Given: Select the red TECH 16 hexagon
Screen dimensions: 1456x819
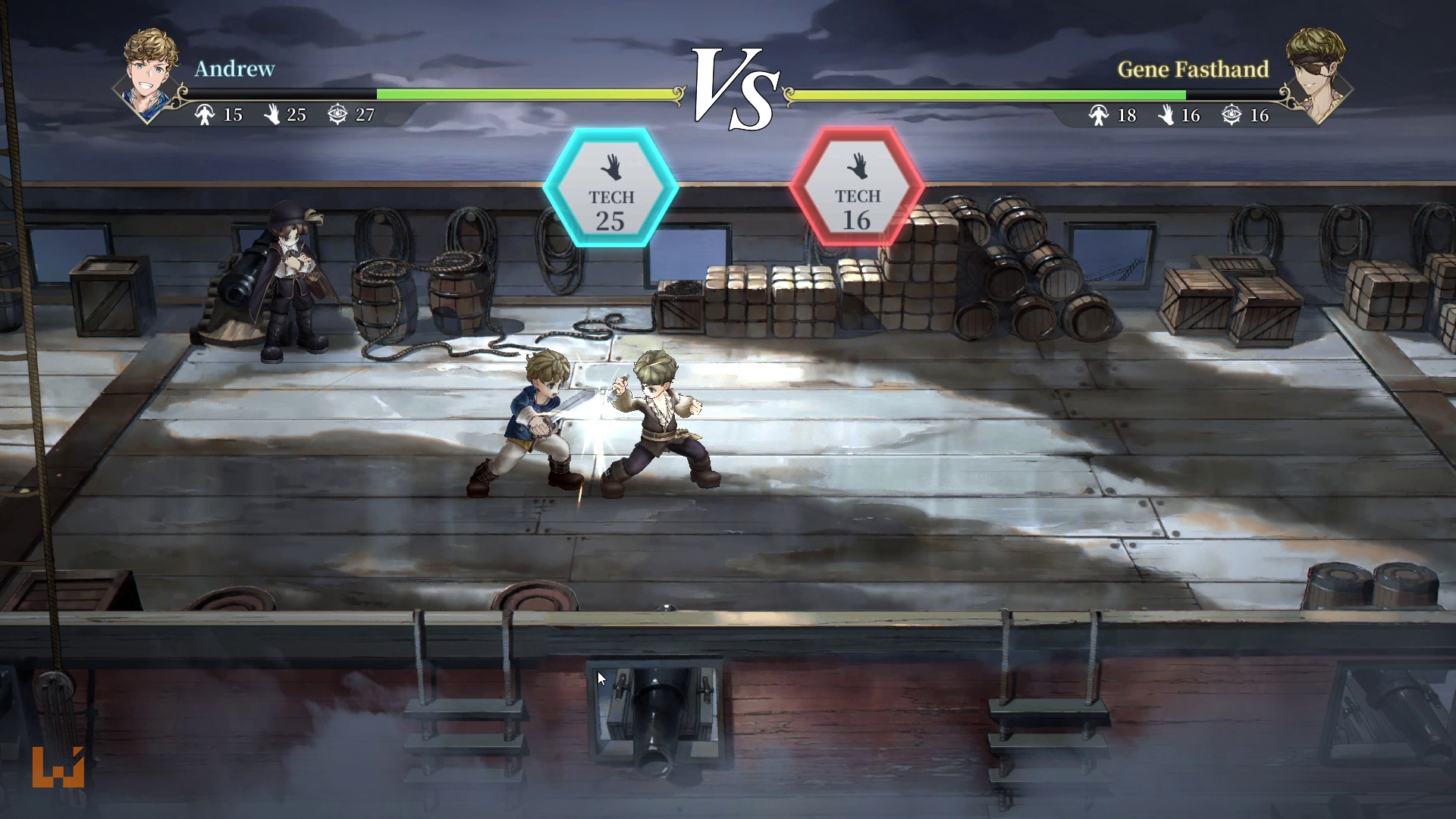Looking at the screenshot, I should click(x=856, y=187).
